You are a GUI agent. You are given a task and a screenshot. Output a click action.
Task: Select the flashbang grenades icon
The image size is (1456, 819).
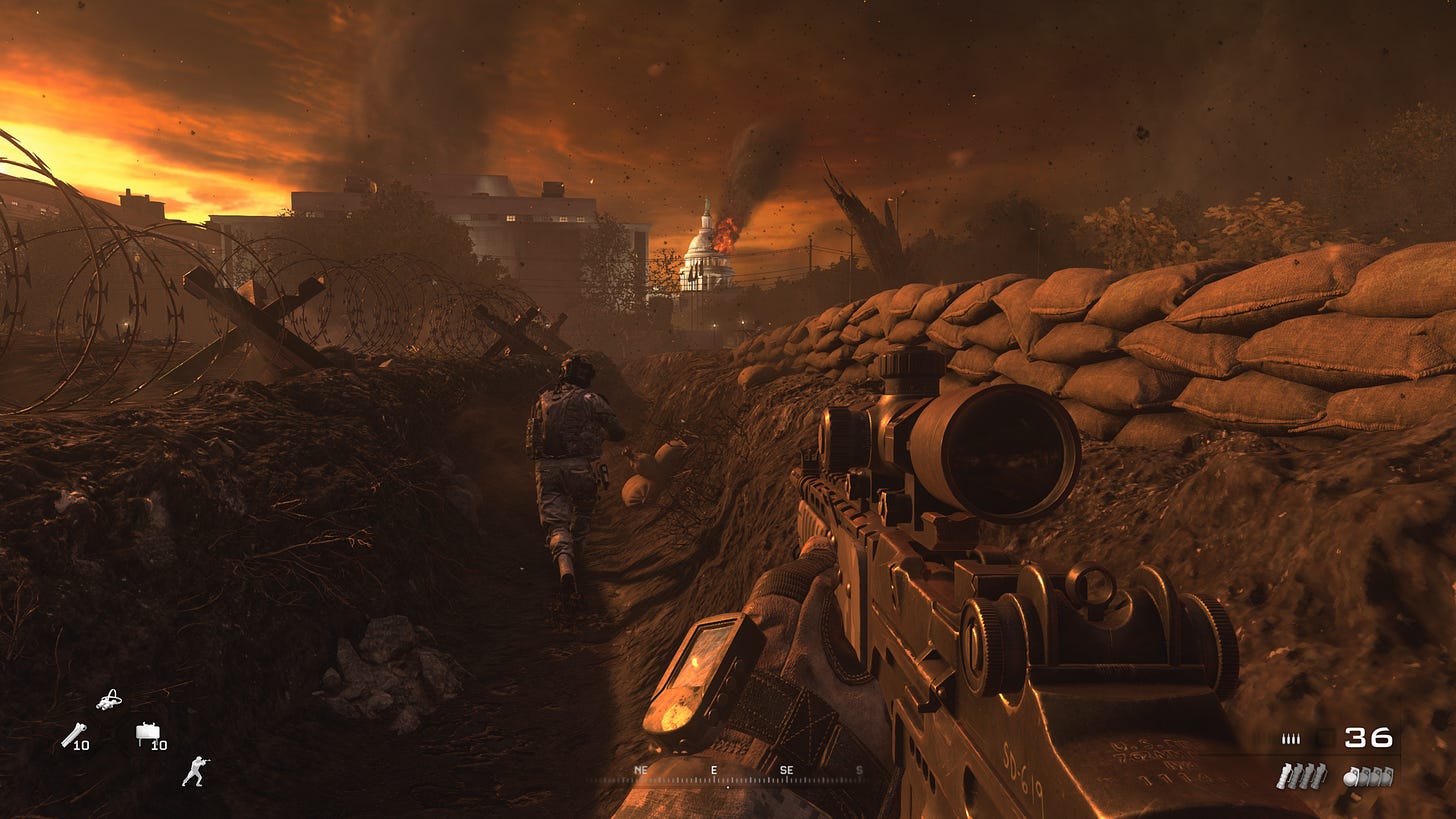(x=1301, y=775)
